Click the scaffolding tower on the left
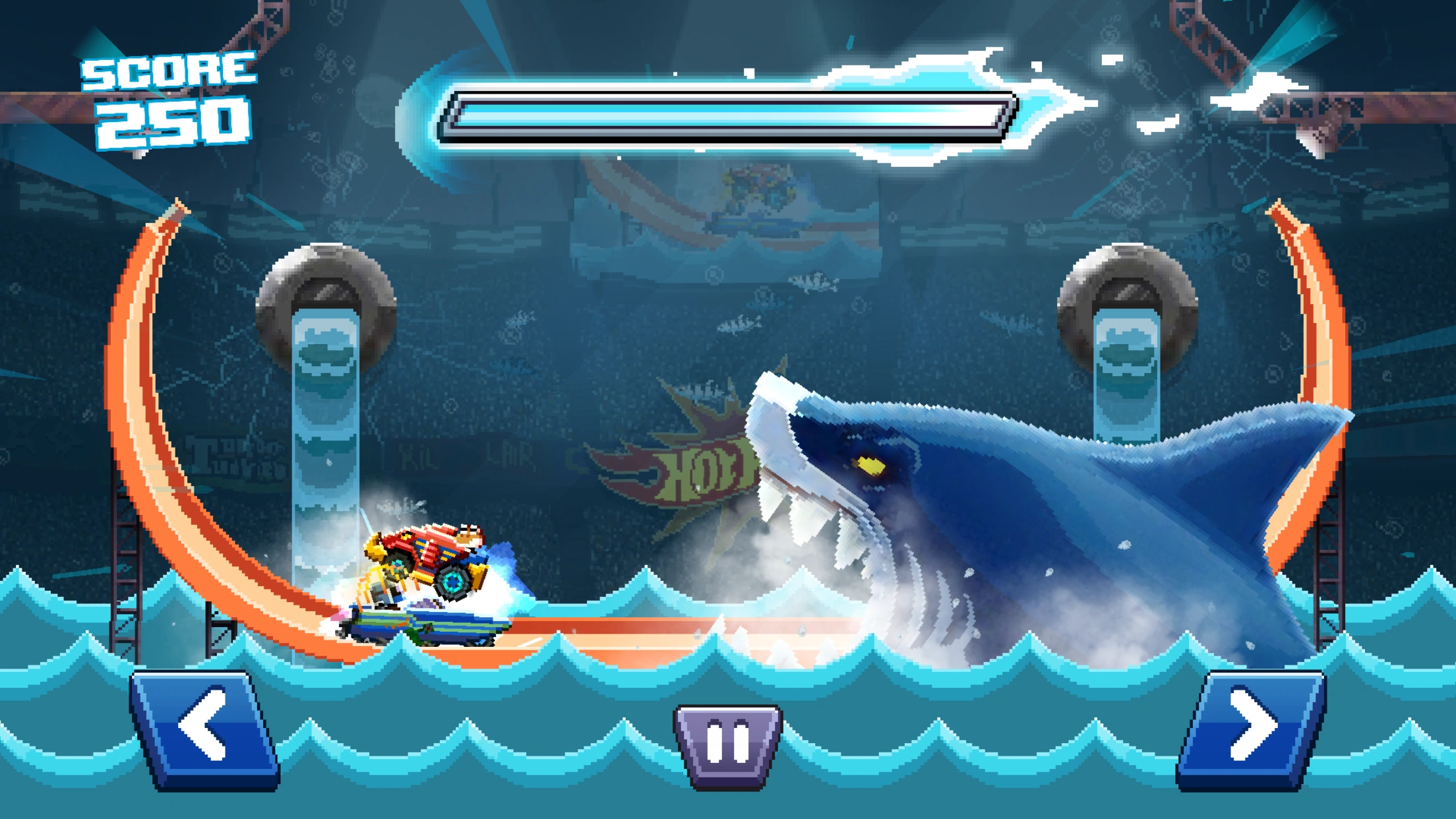The height and width of the screenshot is (819, 1456). point(125,574)
